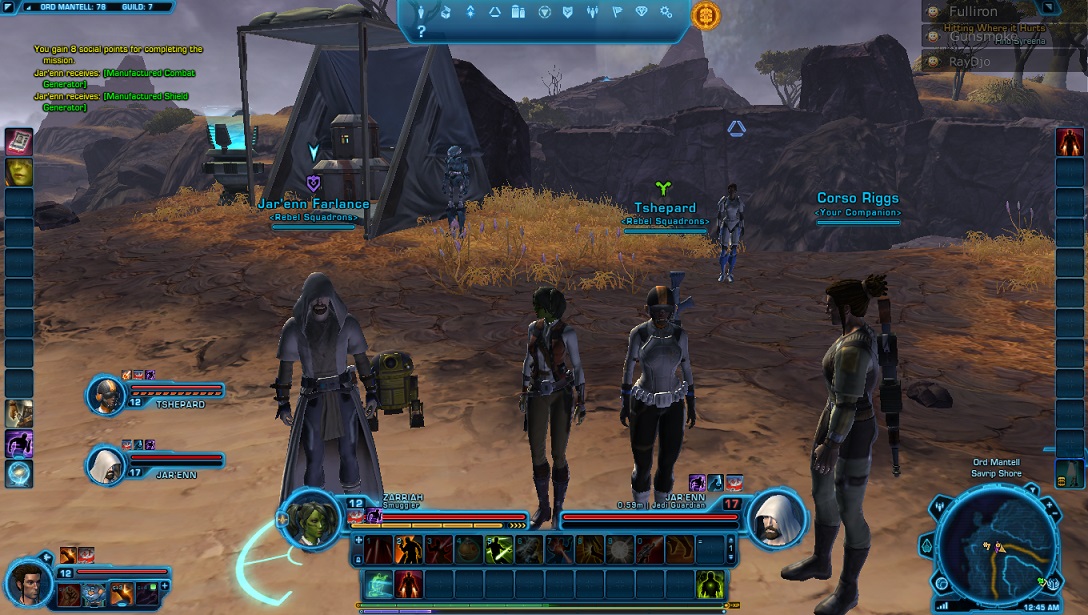Click the question mark help icon
The height and width of the screenshot is (615, 1088).
tap(421, 32)
